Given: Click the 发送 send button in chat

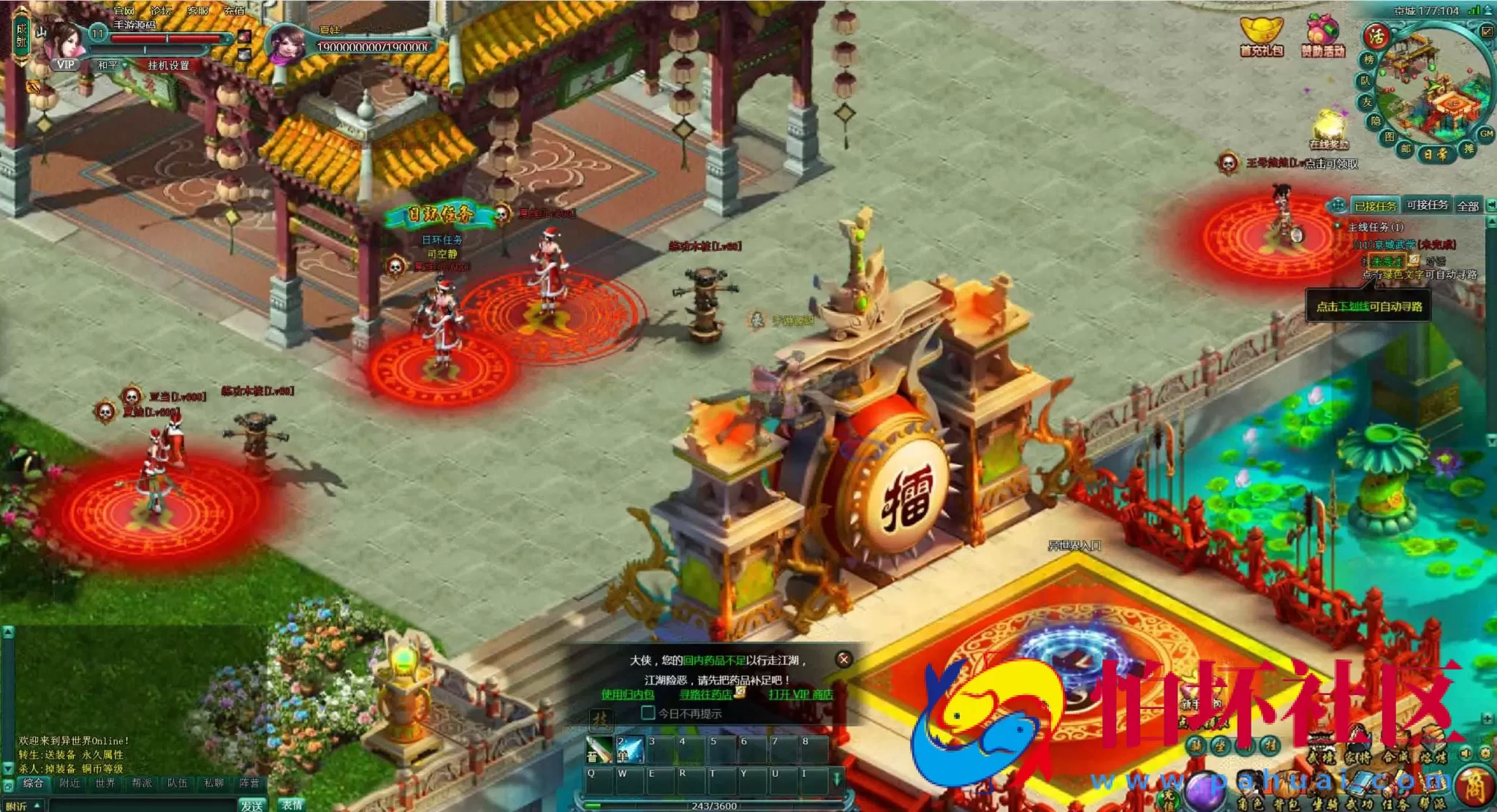Looking at the screenshot, I should pos(251,805).
